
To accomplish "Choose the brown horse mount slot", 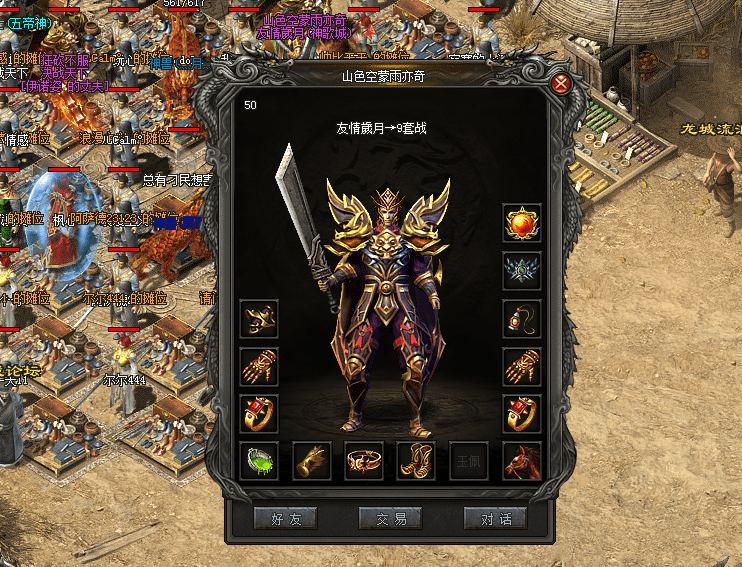I will pos(522,460).
